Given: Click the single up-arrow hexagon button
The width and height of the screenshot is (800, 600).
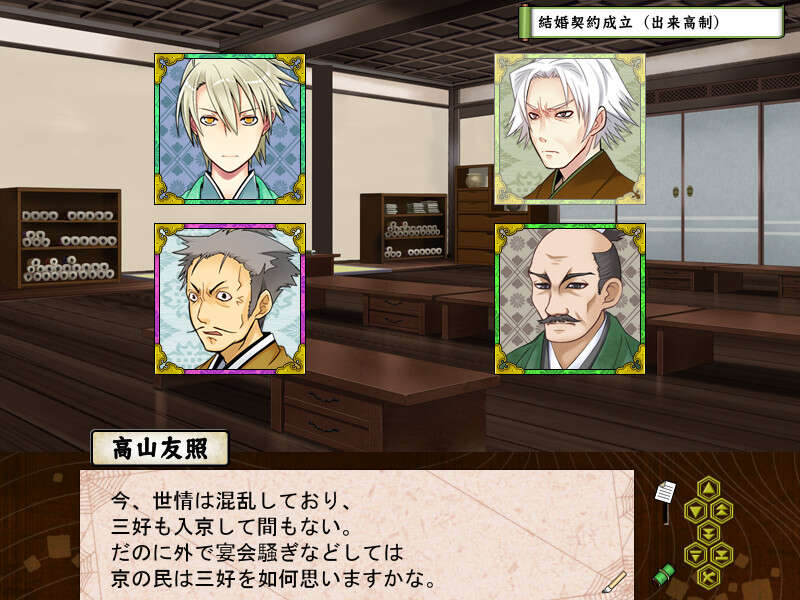Looking at the screenshot, I should click(707, 489).
